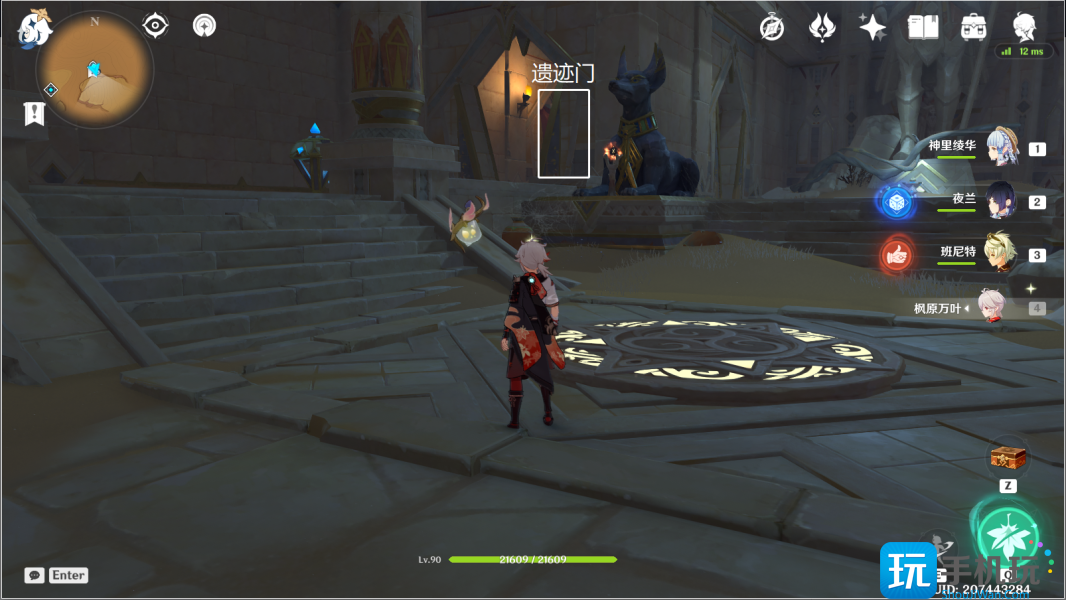Click the round star icon beside elemental sight
This screenshot has height=600, width=1066.
(204, 25)
